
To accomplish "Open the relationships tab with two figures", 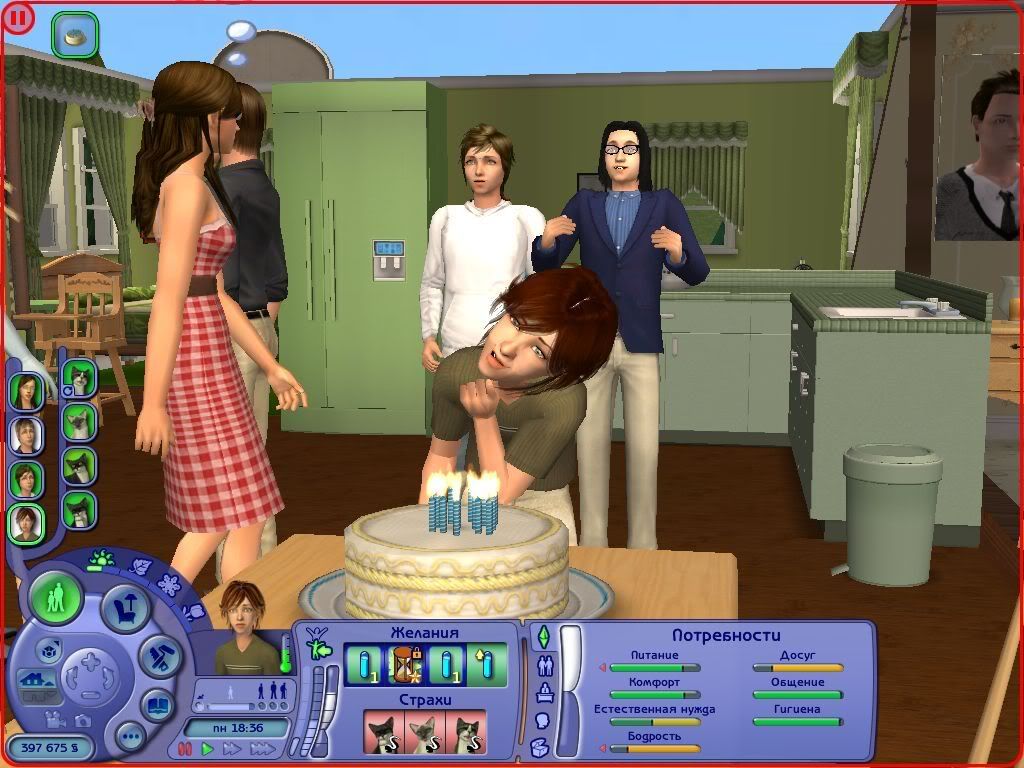I will coord(545,664).
